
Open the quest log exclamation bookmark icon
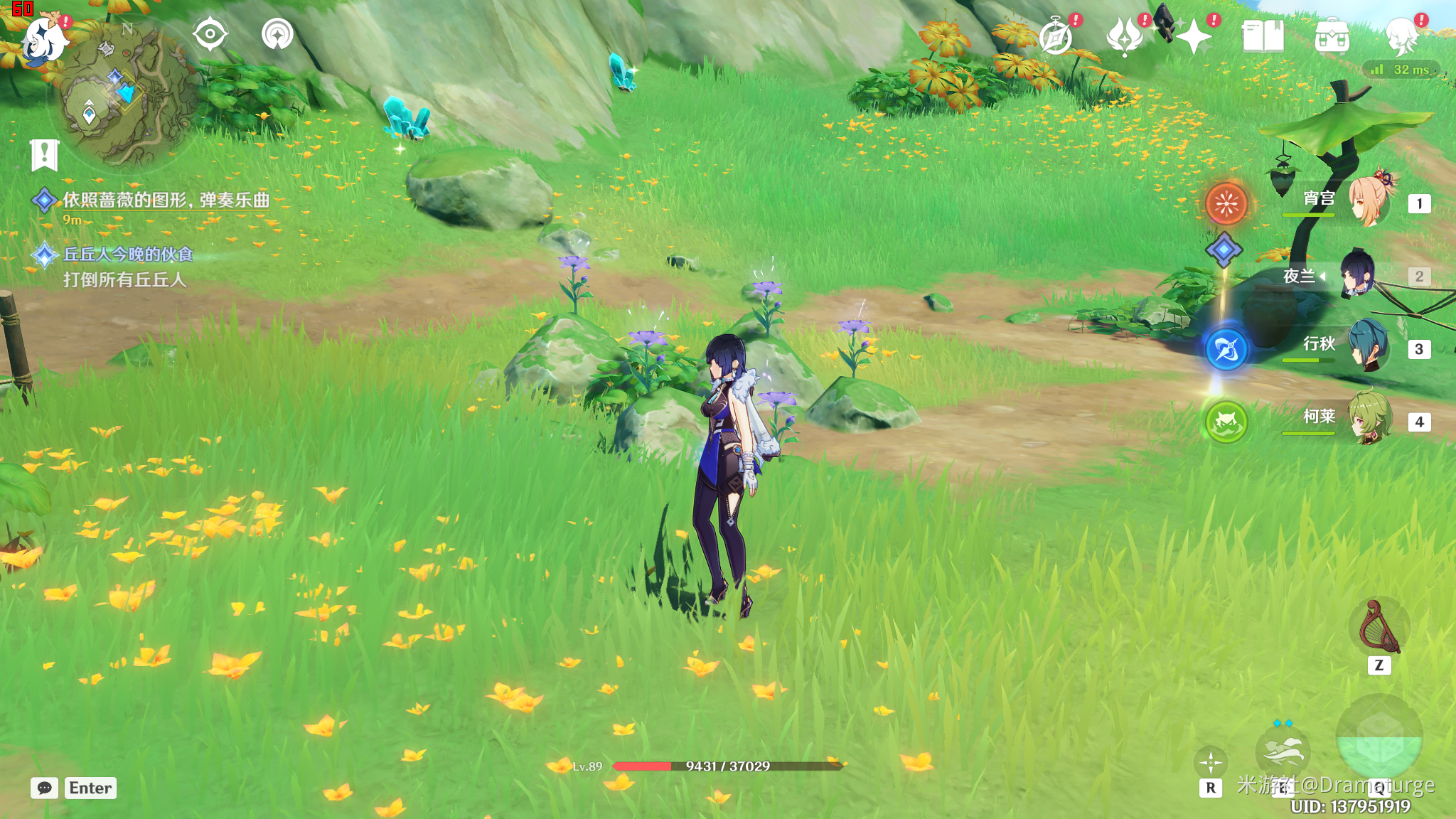pyautogui.click(x=44, y=154)
